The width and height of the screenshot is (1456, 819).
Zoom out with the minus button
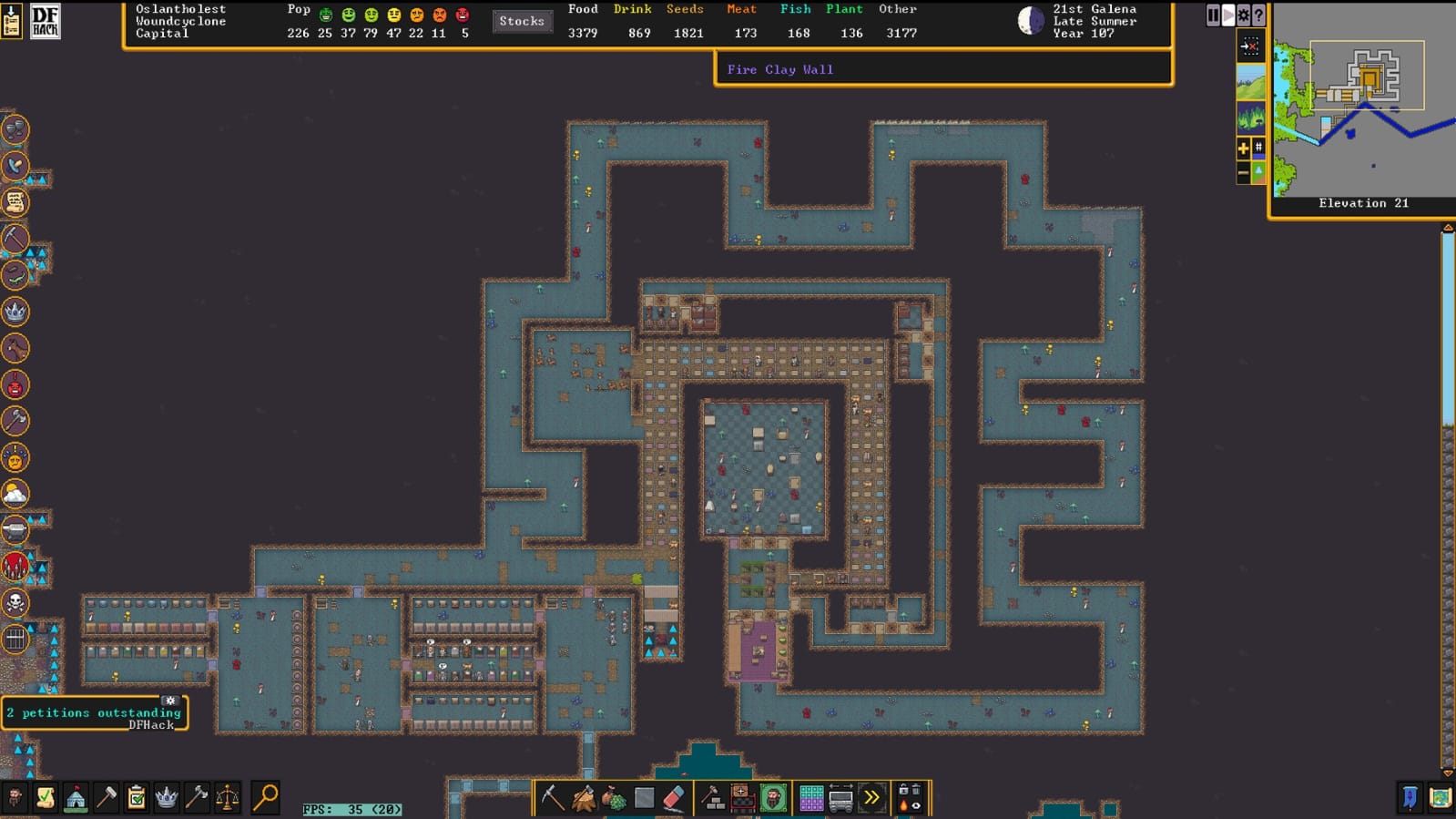1243,172
